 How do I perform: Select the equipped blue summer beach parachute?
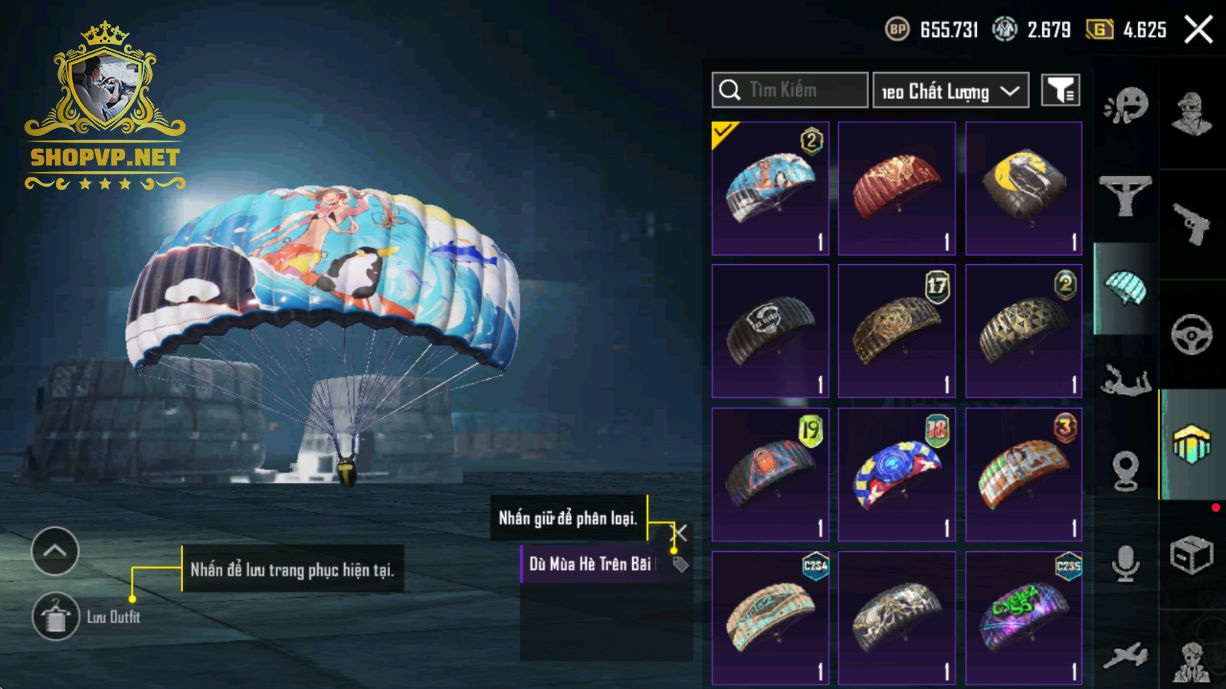coord(770,188)
